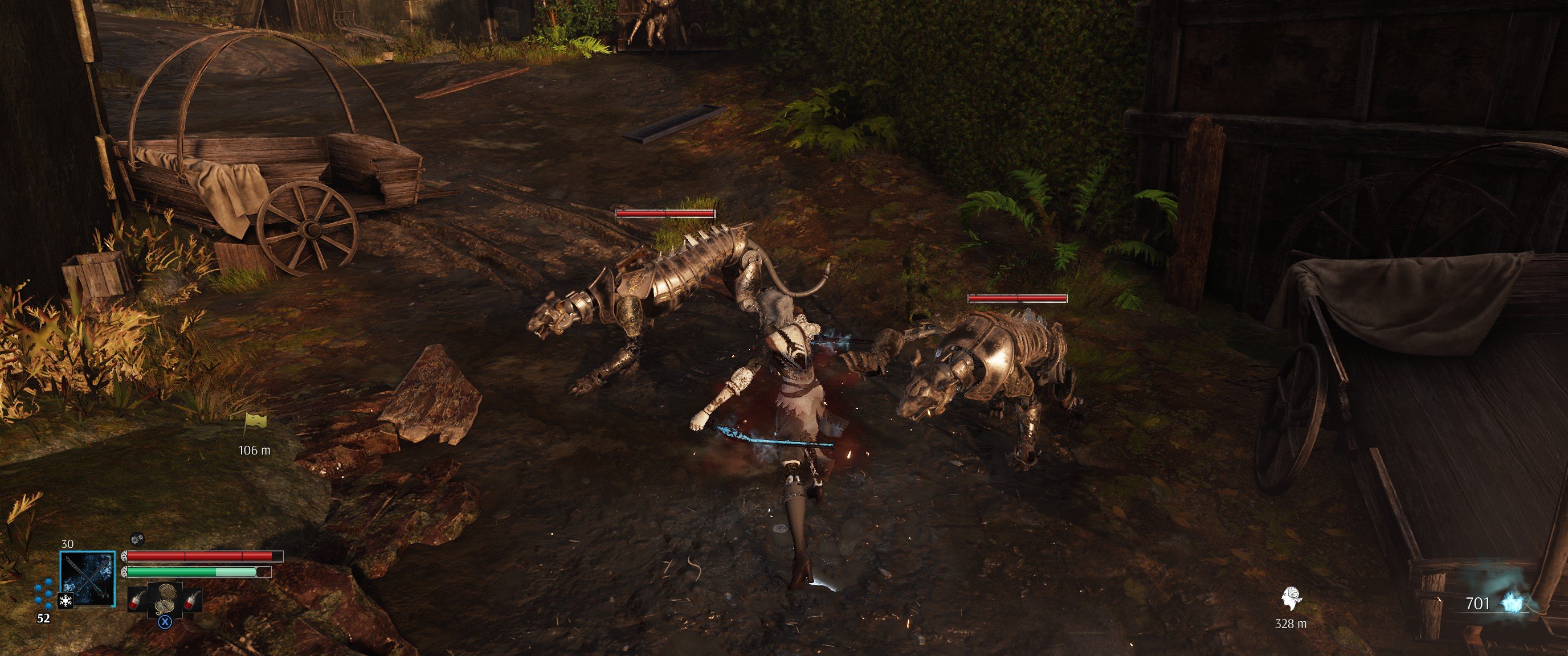Click the twin gears status icon
This screenshot has width=1568, height=656.
pos(137,538)
